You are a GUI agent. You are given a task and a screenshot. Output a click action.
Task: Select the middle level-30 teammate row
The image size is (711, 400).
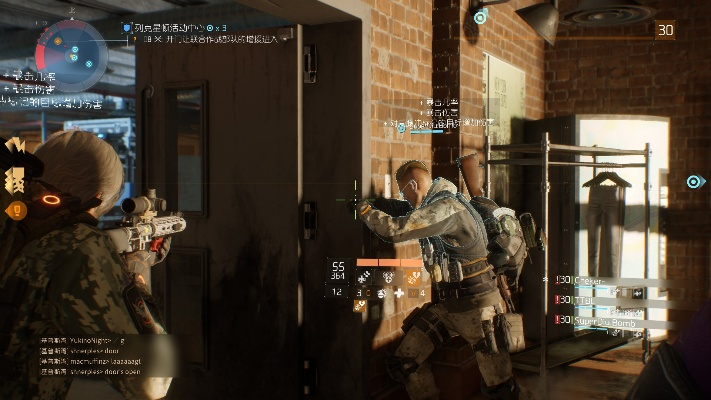(590, 300)
